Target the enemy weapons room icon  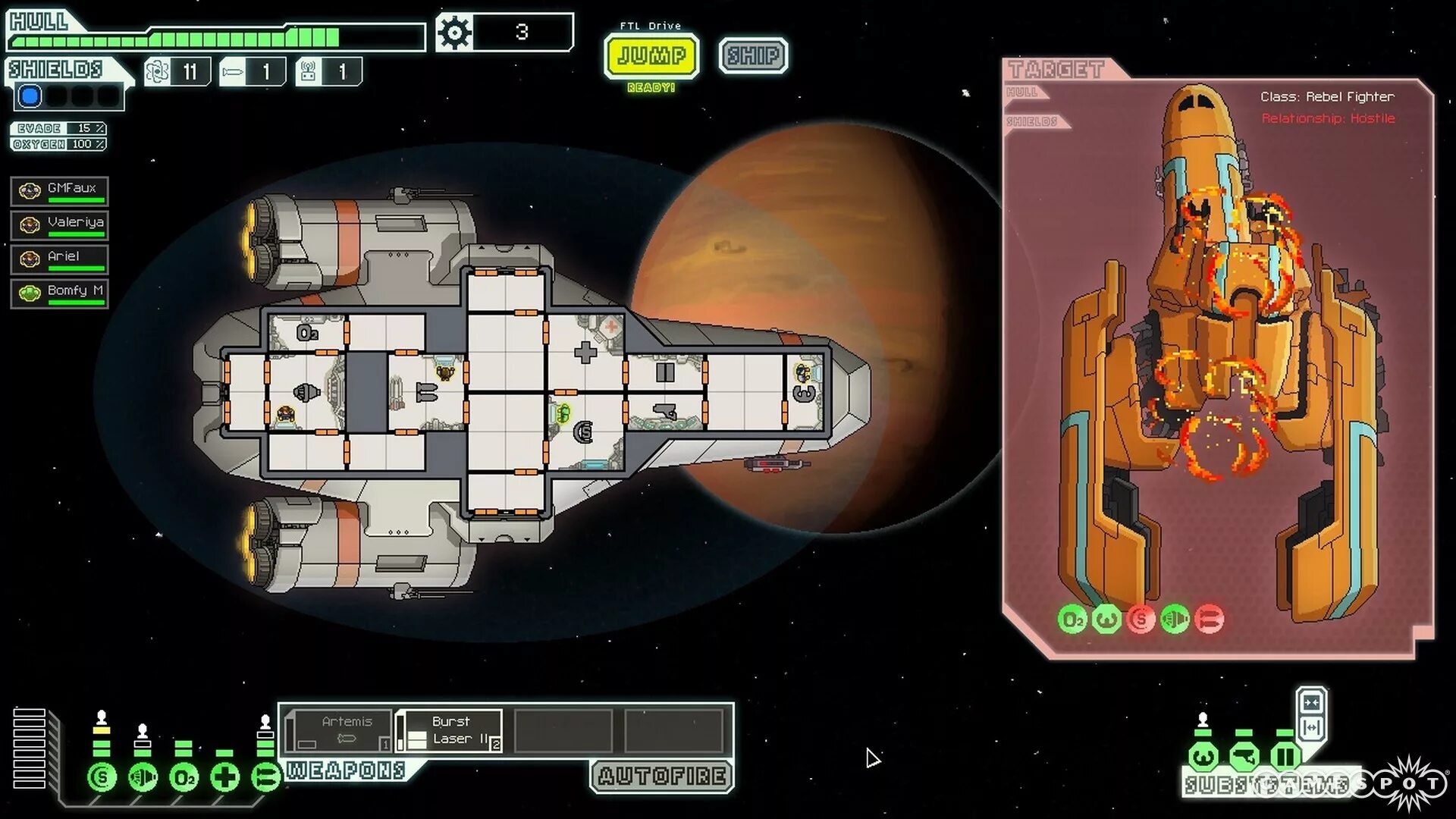coord(1209,620)
